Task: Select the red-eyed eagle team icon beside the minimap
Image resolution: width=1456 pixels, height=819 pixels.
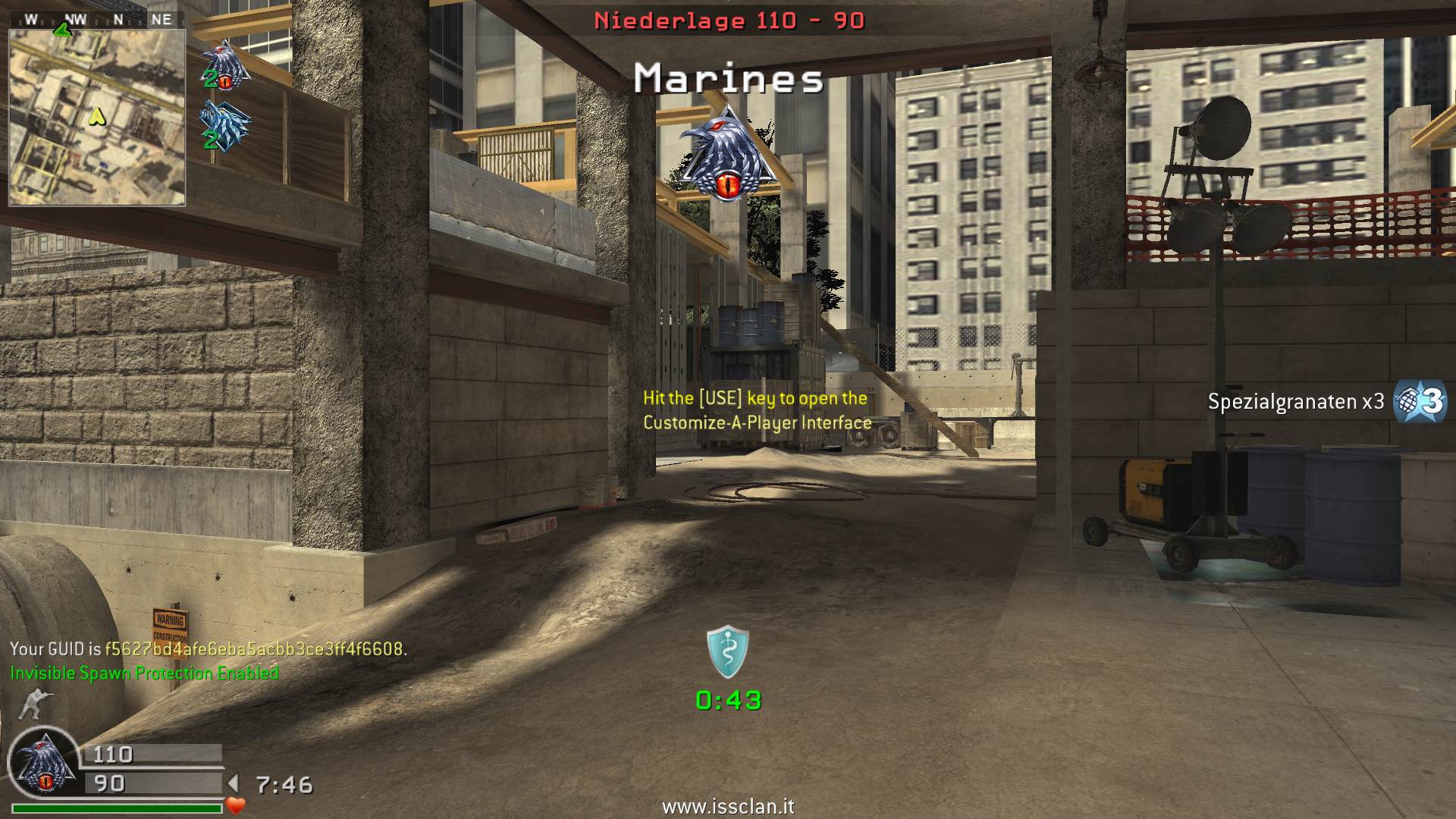Action: 224,64
